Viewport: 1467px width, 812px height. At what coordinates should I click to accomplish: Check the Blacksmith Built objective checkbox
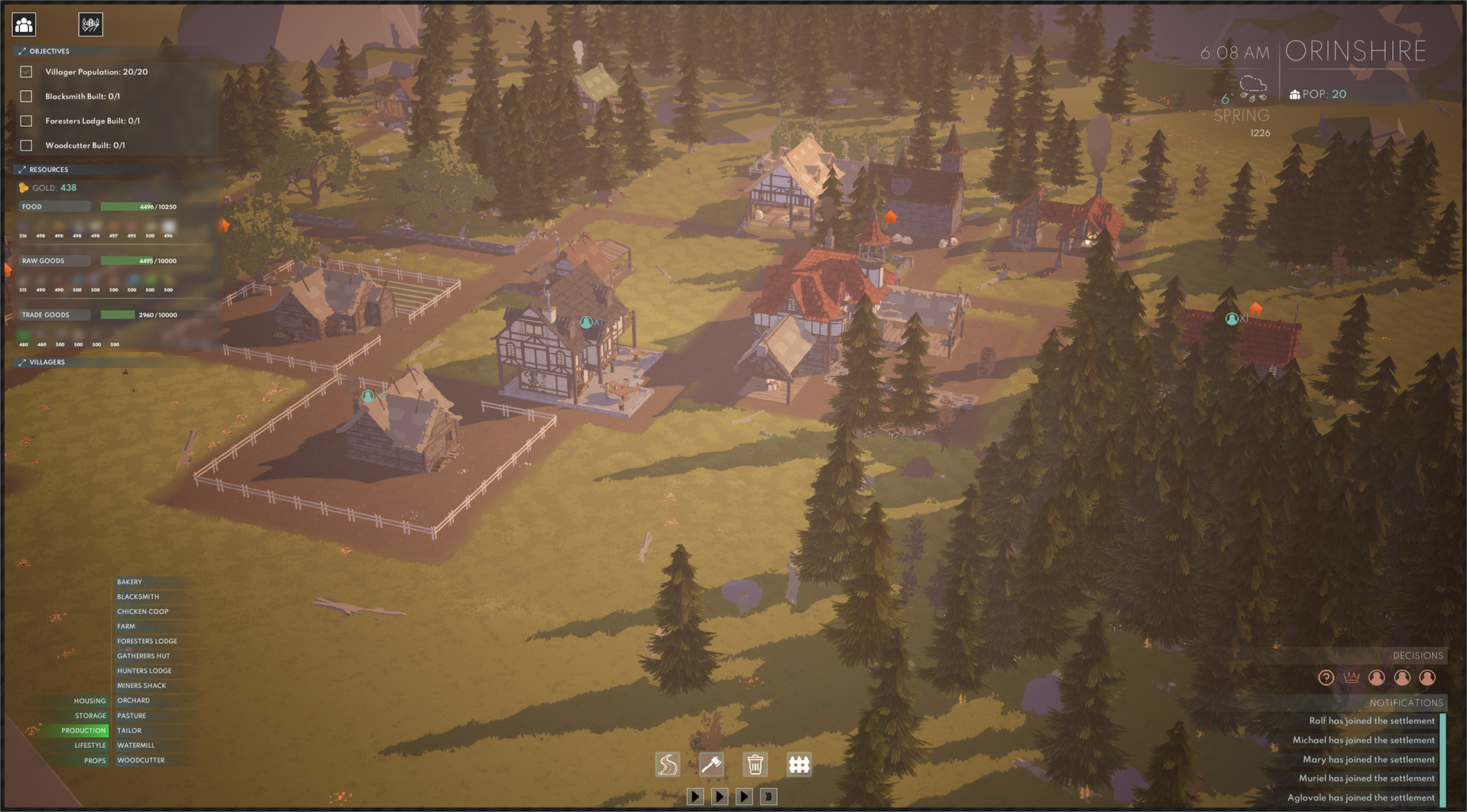pyautogui.click(x=27, y=96)
